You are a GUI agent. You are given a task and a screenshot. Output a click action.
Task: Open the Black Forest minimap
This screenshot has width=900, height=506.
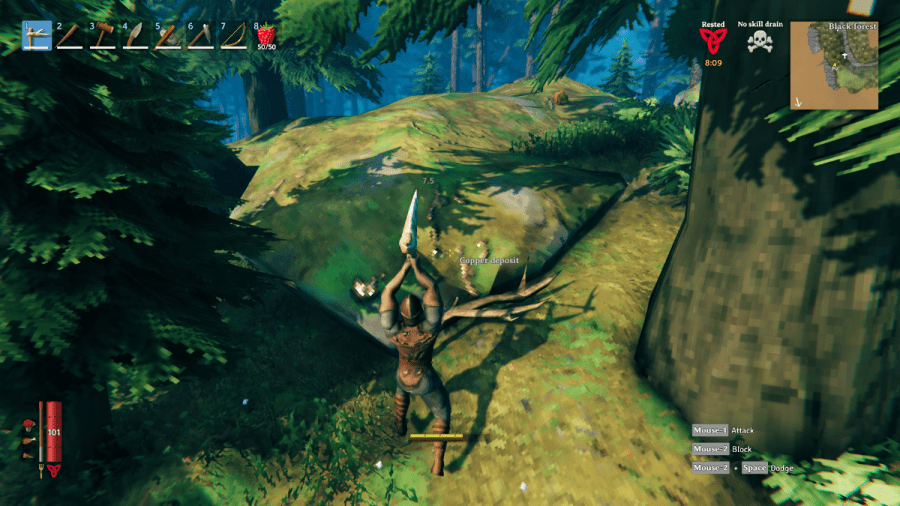point(834,66)
